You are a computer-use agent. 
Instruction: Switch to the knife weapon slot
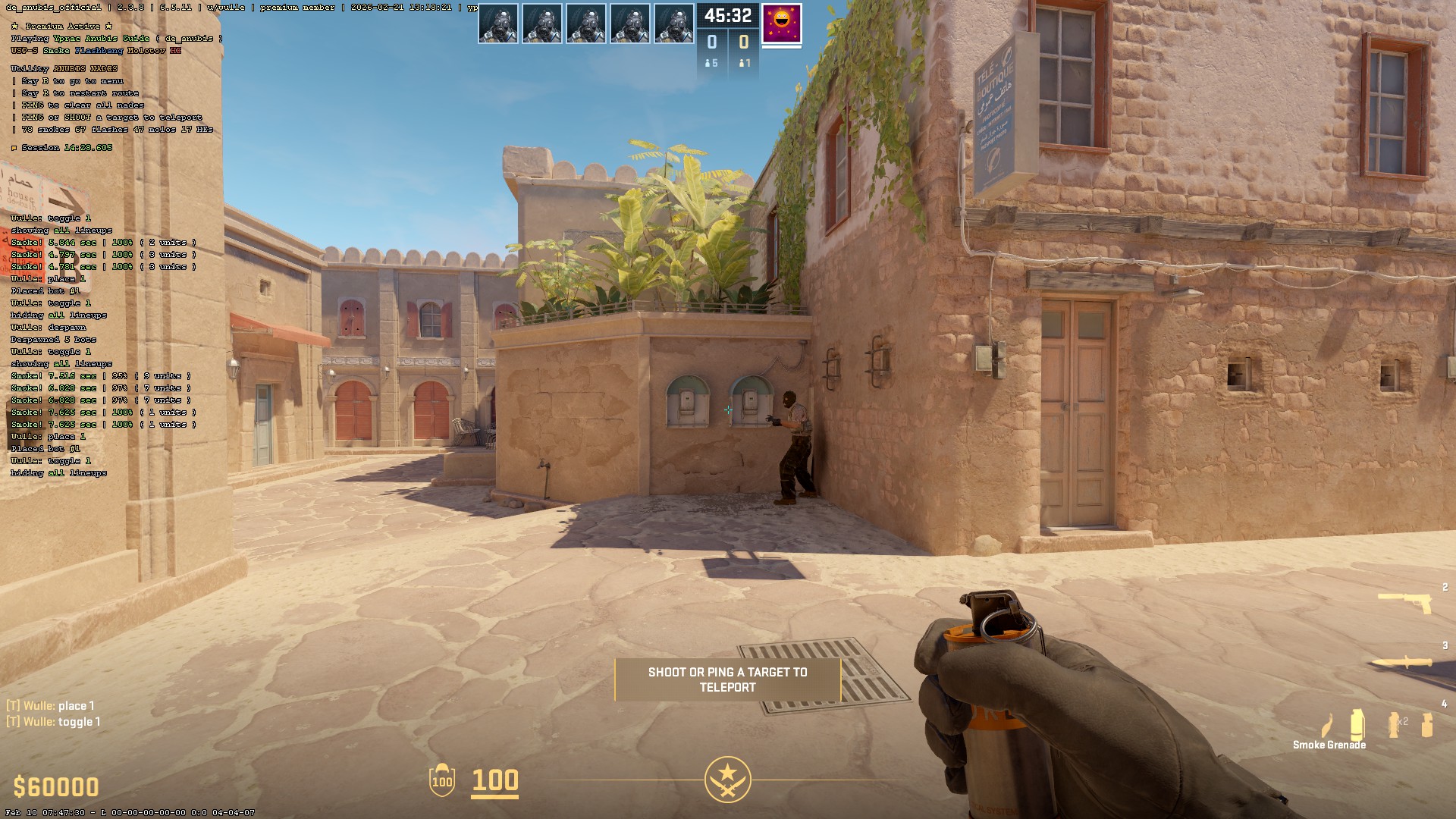[1403, 662]
